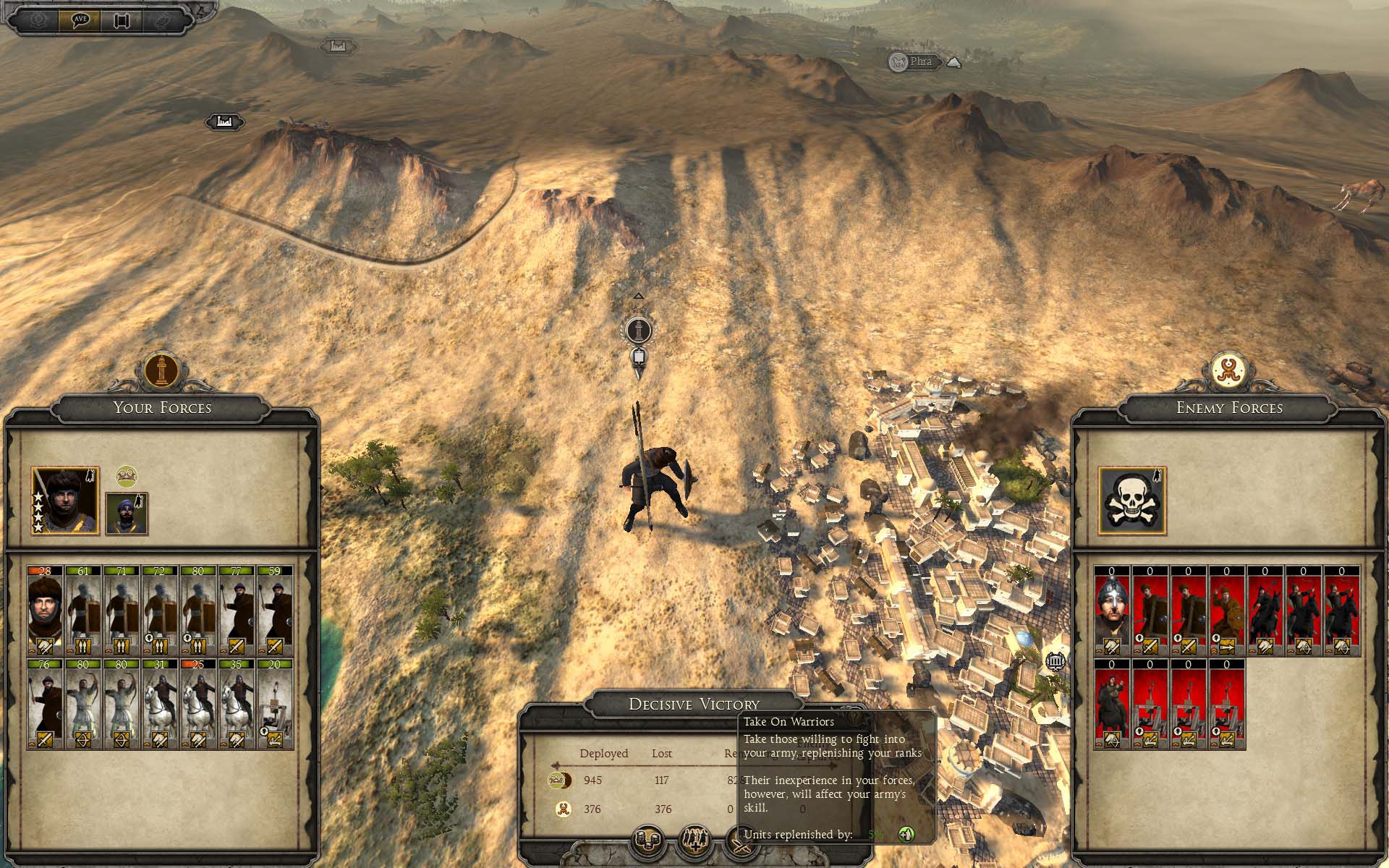Select the enemy skull and crossbones commander portrait
Image resolution: width=1389 pixels, height=868 pixels.
pyautogui.click(x=1132, y=501)
